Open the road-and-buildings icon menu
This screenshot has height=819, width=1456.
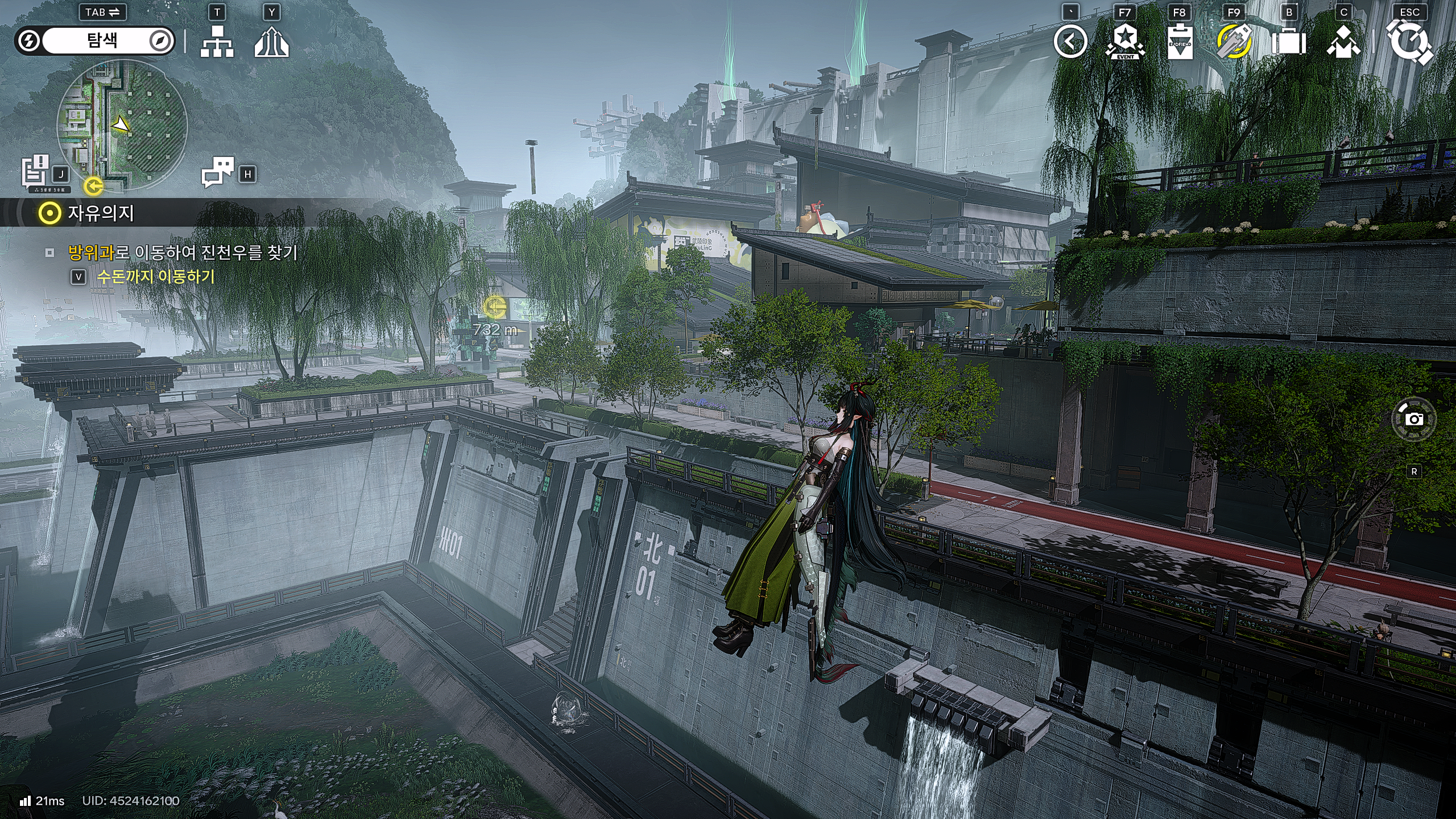(271, 42)
